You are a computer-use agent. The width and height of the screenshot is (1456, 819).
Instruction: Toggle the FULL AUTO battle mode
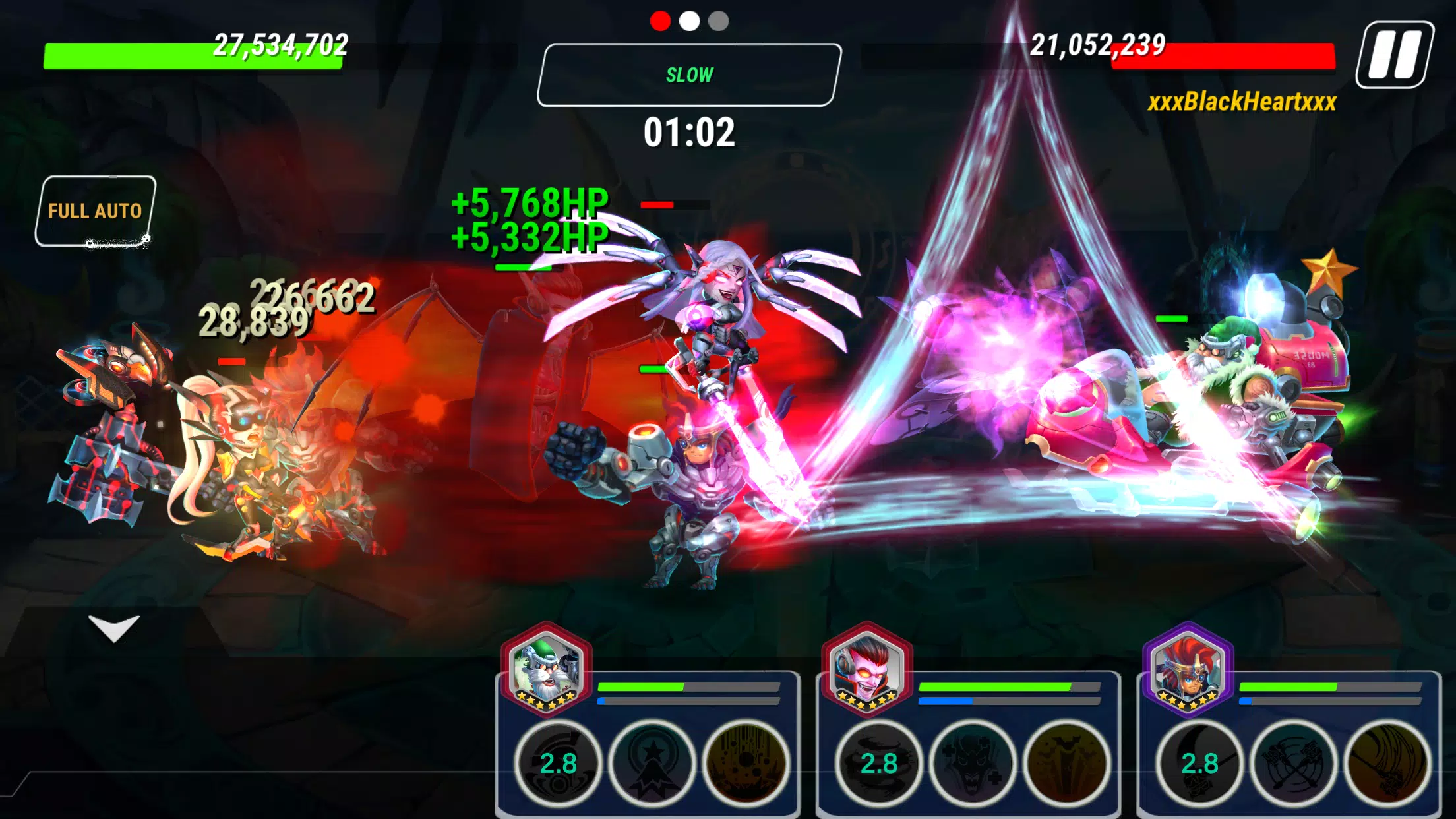tap(95, 211)
